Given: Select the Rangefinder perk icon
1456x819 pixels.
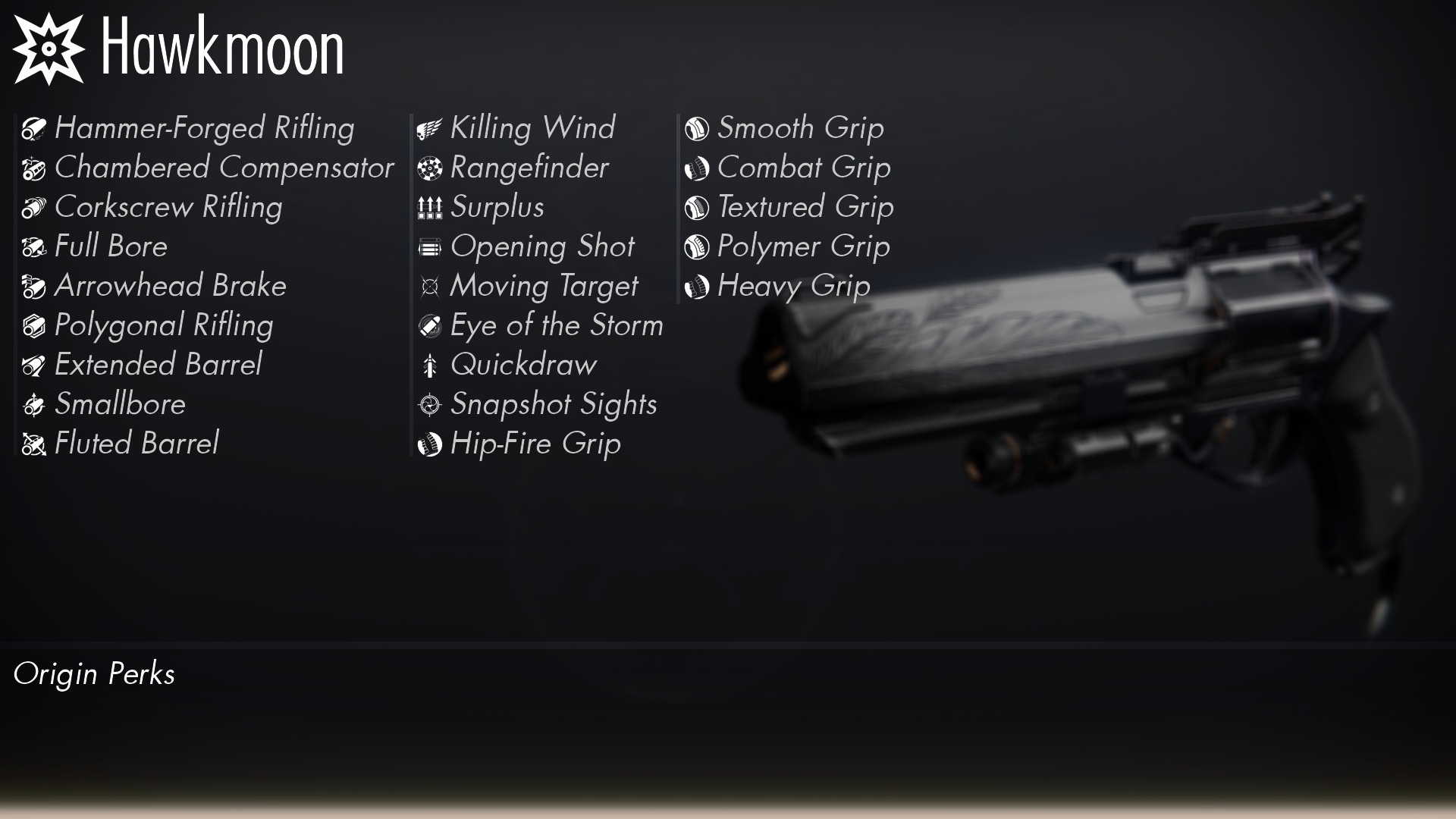Looking at the screenshot, I should [429, 168].
